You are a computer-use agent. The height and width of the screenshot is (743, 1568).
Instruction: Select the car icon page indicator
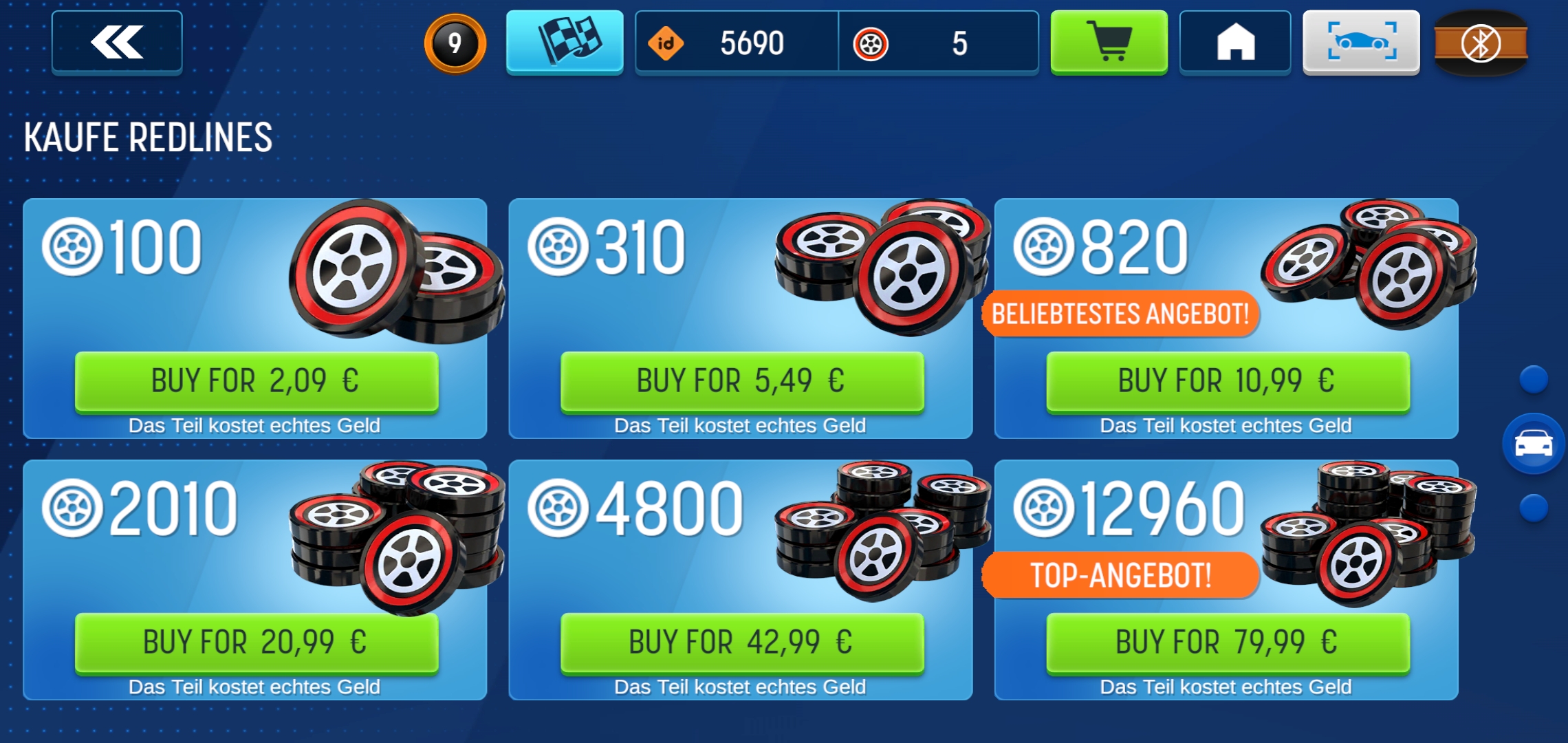[1534, 444]
